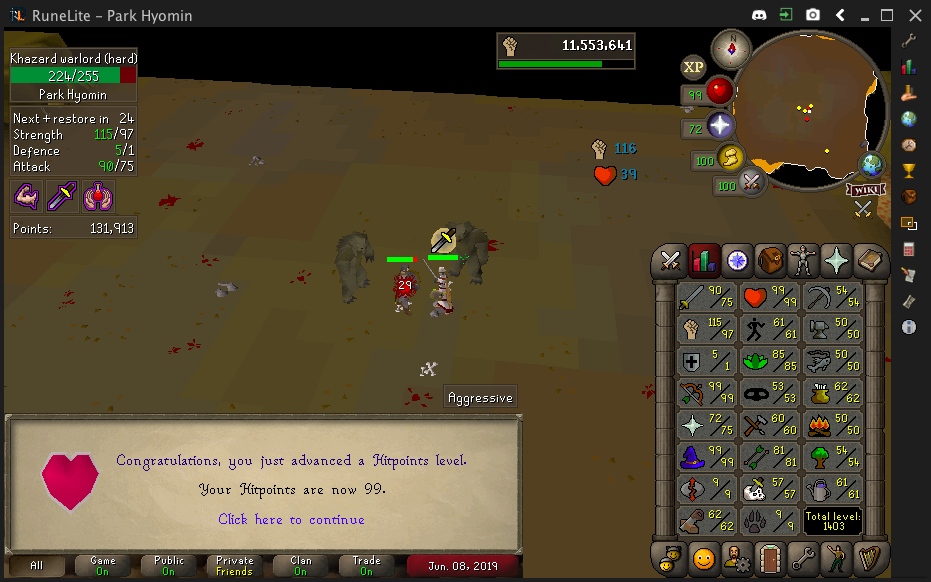
Task: Select the Hitpoints skill at 99
Action: [769, 298]
